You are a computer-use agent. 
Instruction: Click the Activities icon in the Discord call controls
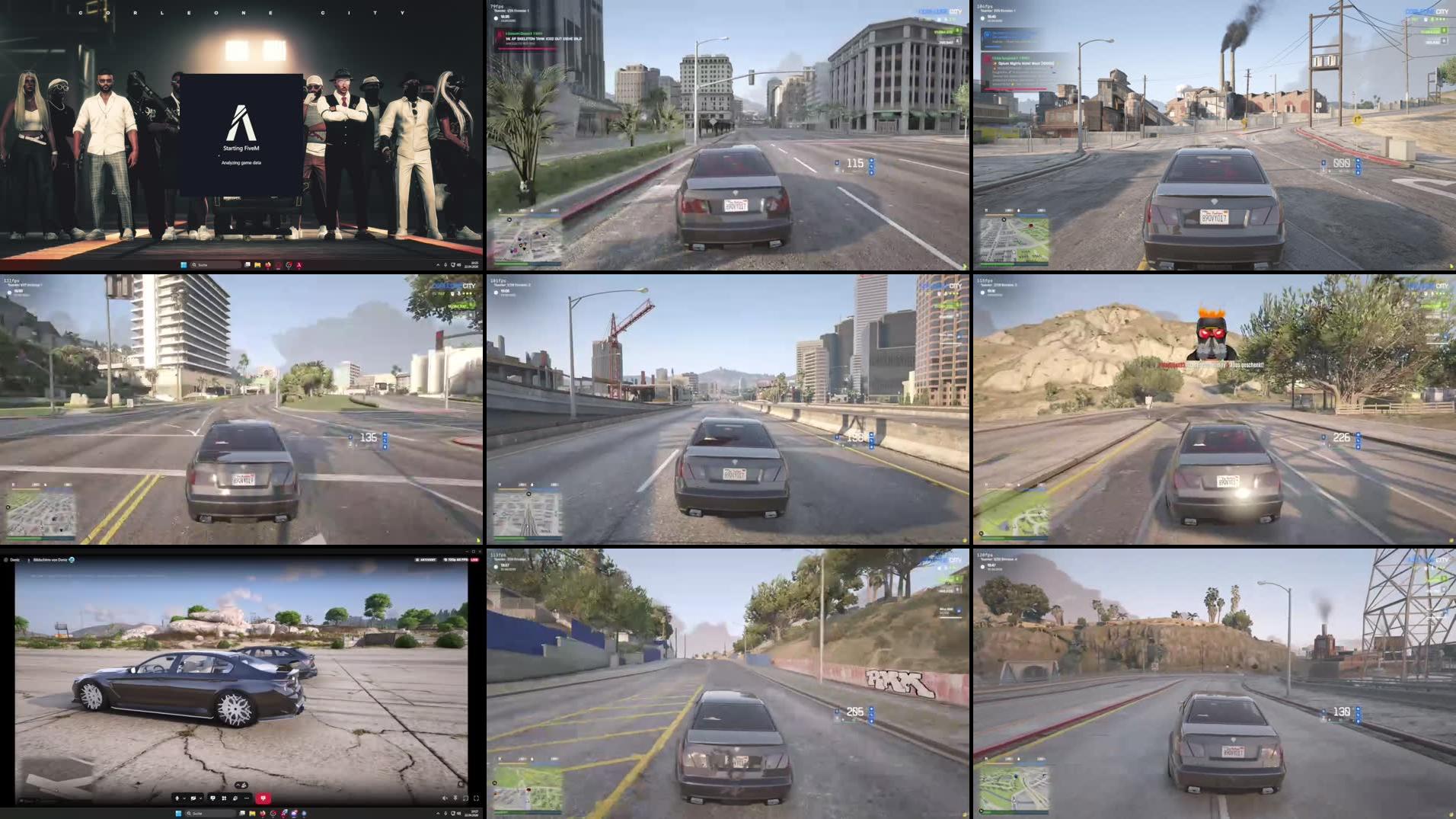point(224,798)
